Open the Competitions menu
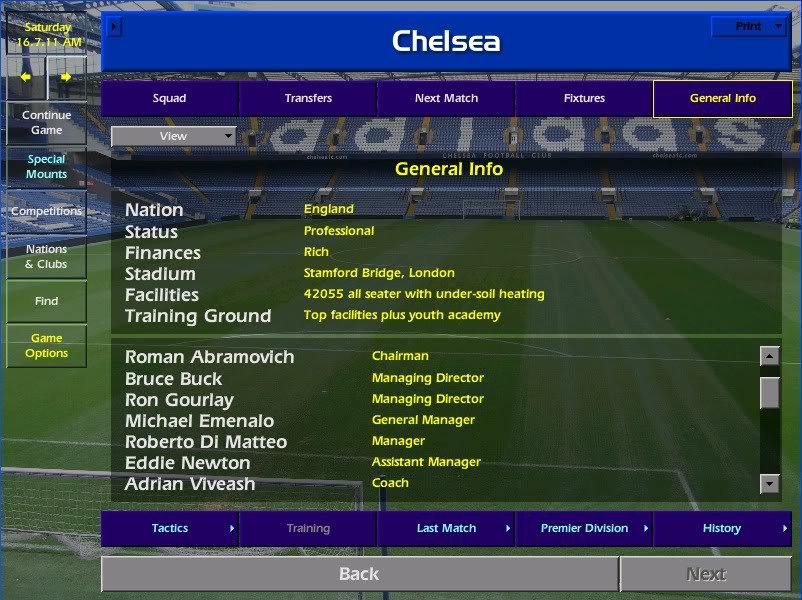The height and width of the screenshot is (600, 802). click(46, 211)
